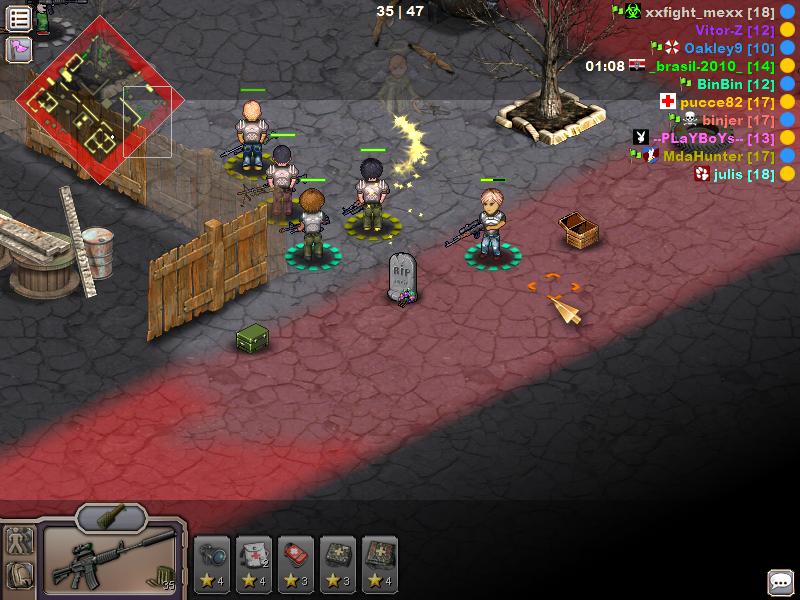The width and height of the screenshot is (800, 600).
Task: Select the grenade slot above the rifle
Action: pyautogui.click(x=111, y=518)
